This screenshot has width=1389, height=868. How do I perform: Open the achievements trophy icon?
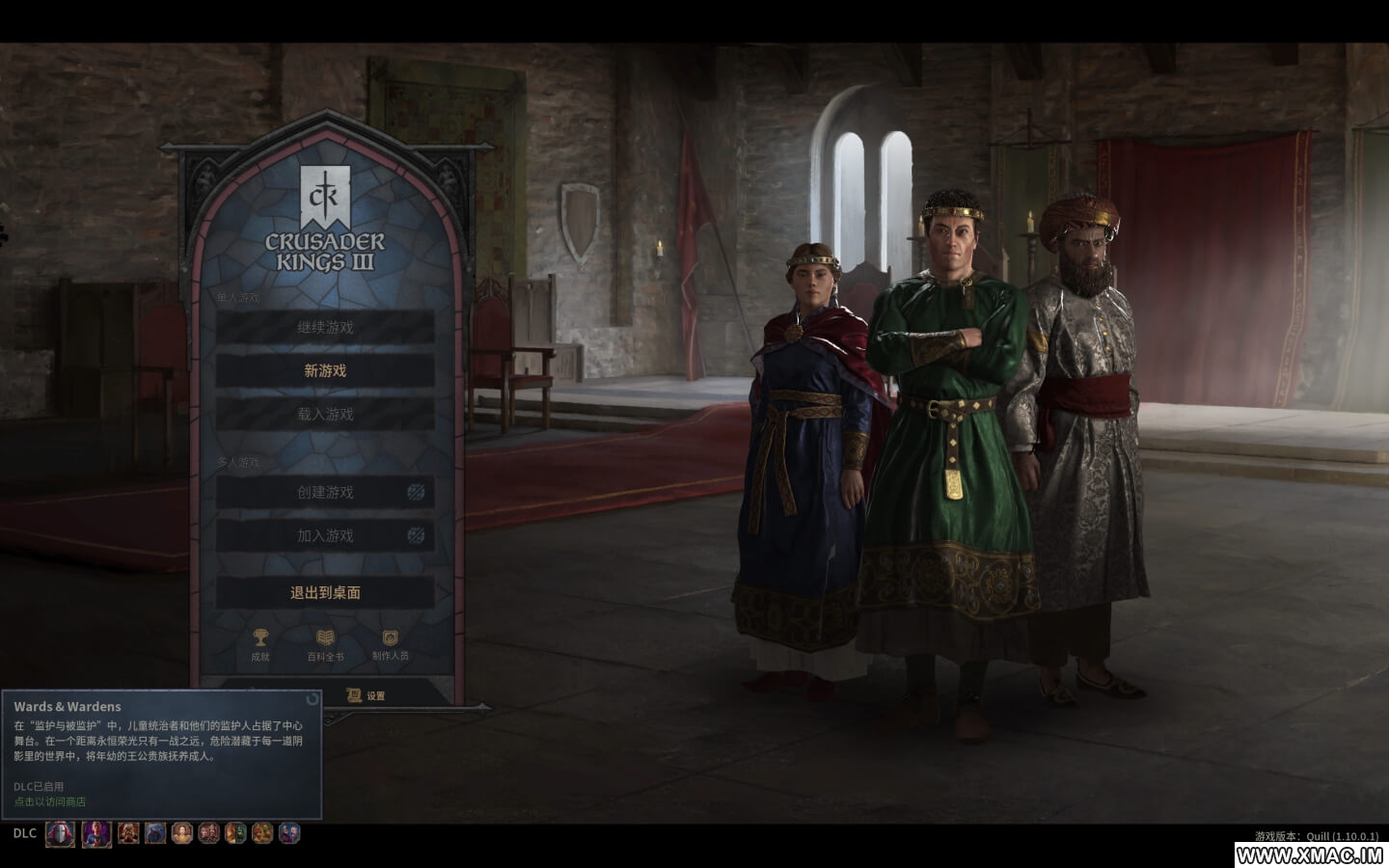point(260,643)
